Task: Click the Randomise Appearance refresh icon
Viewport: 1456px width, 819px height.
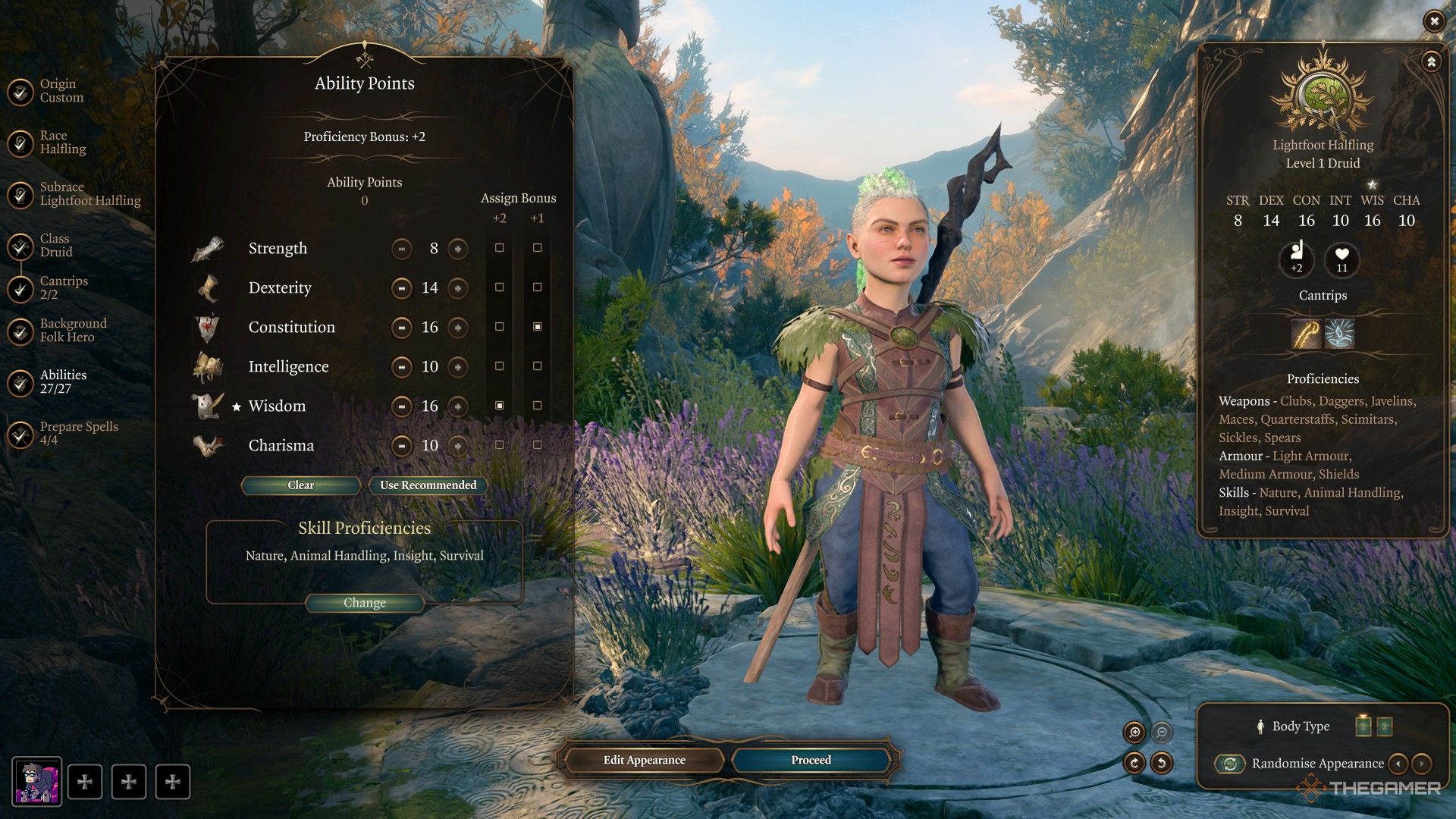Action: [x=1228, y=763]
